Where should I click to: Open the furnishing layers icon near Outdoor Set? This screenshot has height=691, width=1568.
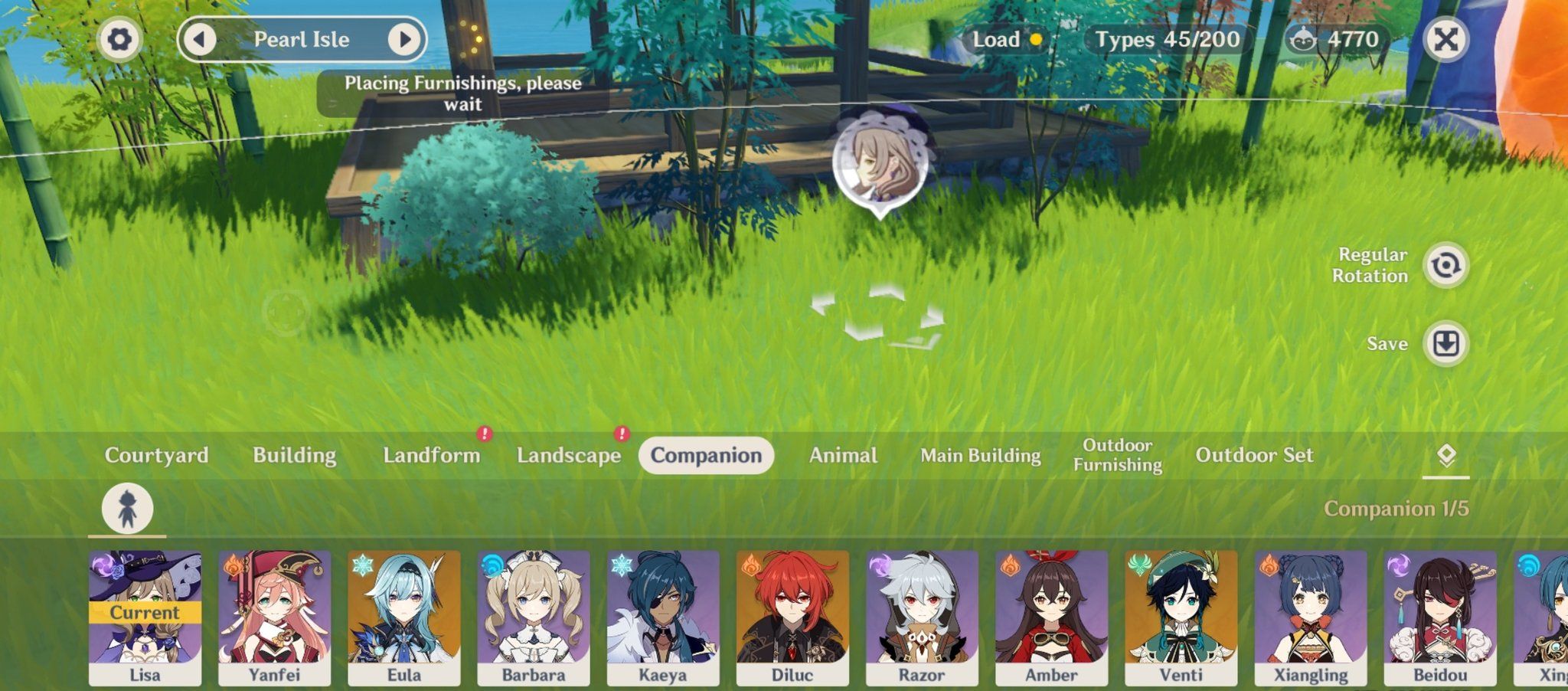(x=1445, y=454)
